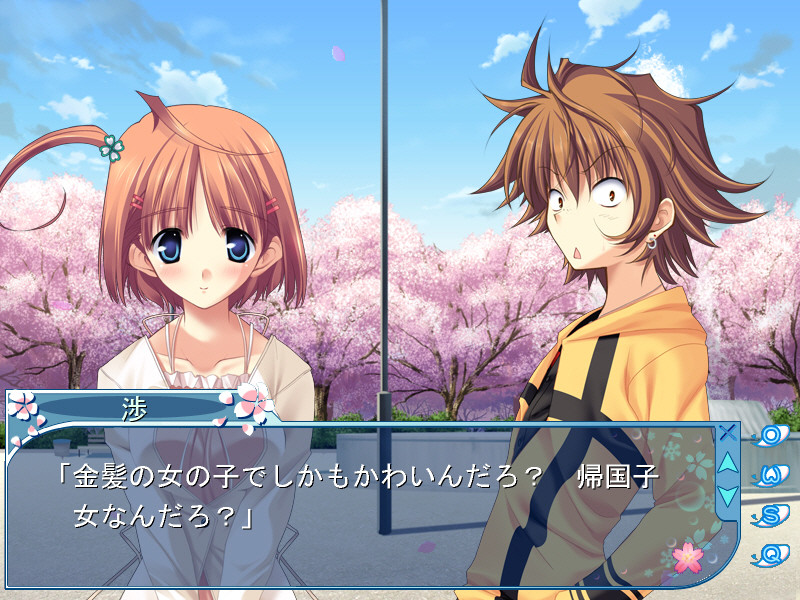Activate the winged S button

770,514
